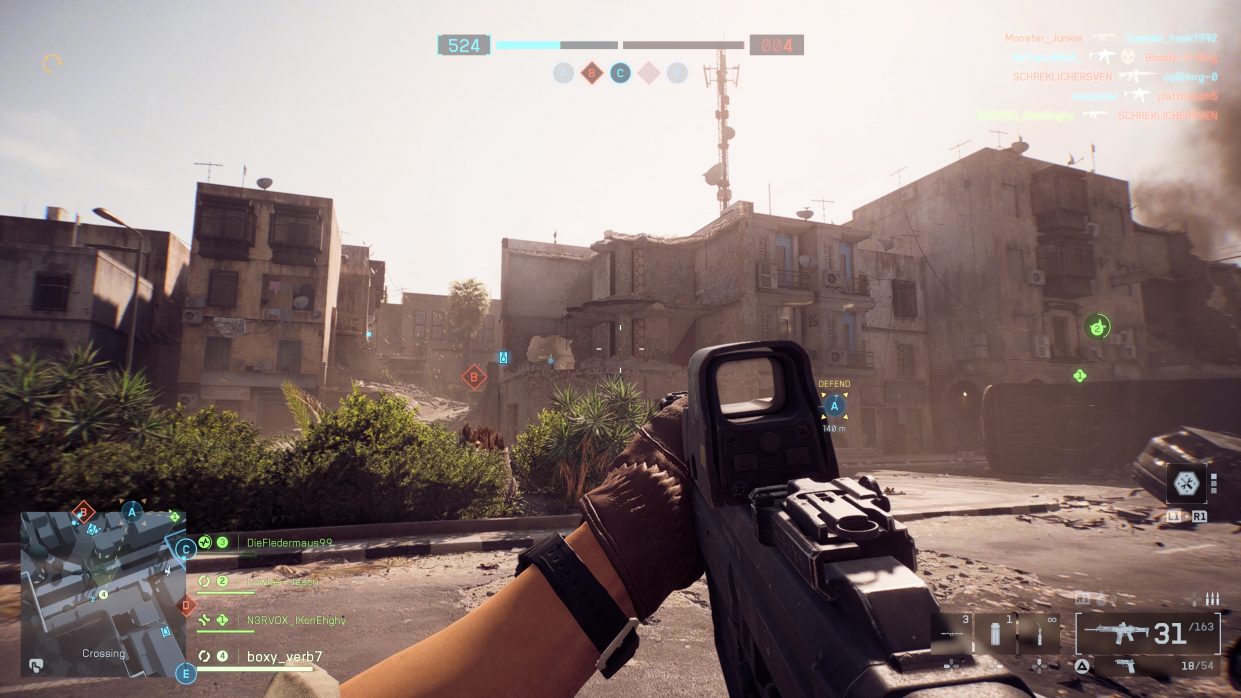This screenshot has height=698, width=1241.
Task: Select the red objective B marker on minimap
Action: [84, 510]
